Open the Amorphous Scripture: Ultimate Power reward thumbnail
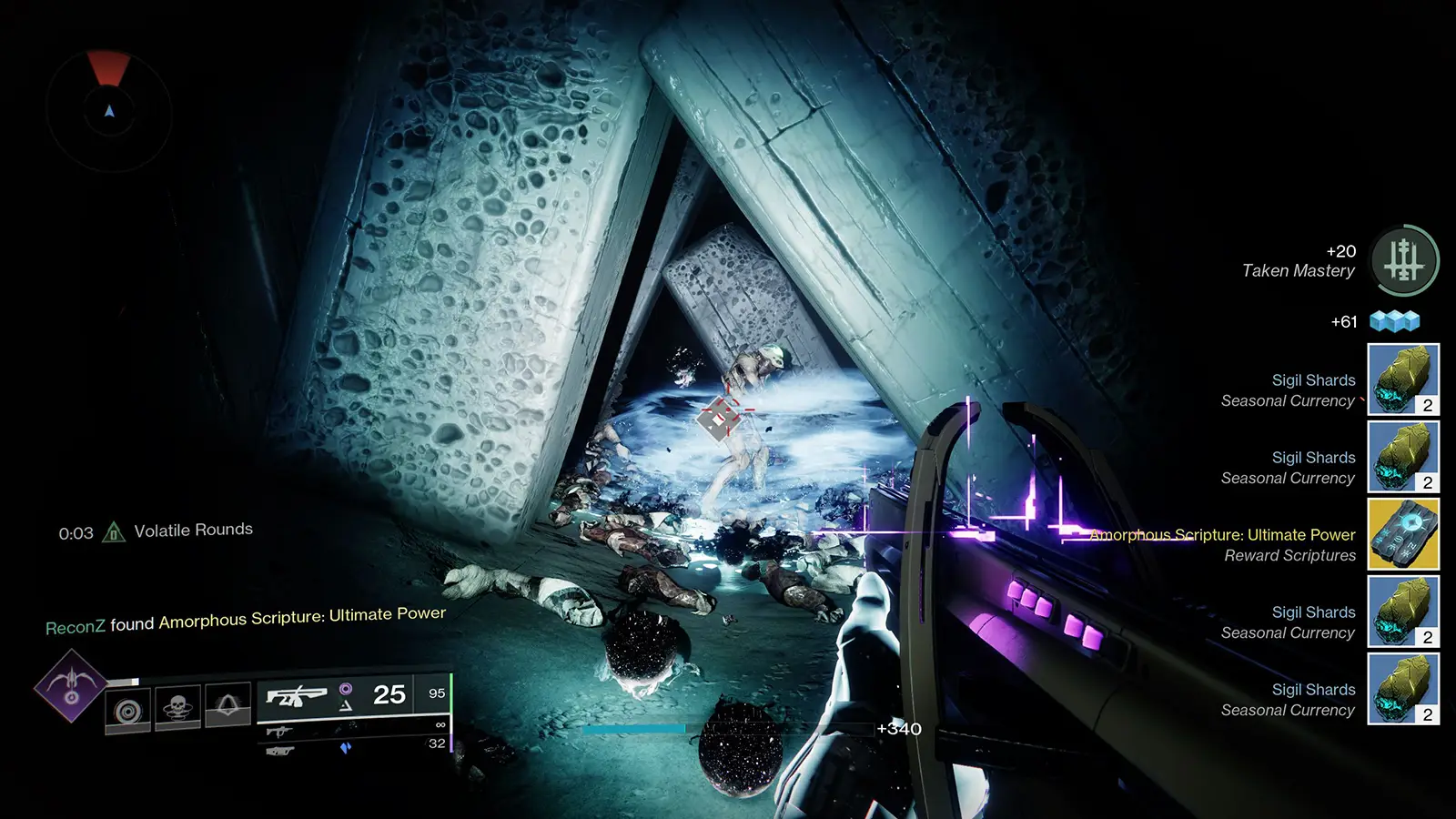 click(x=1401, y=536)
